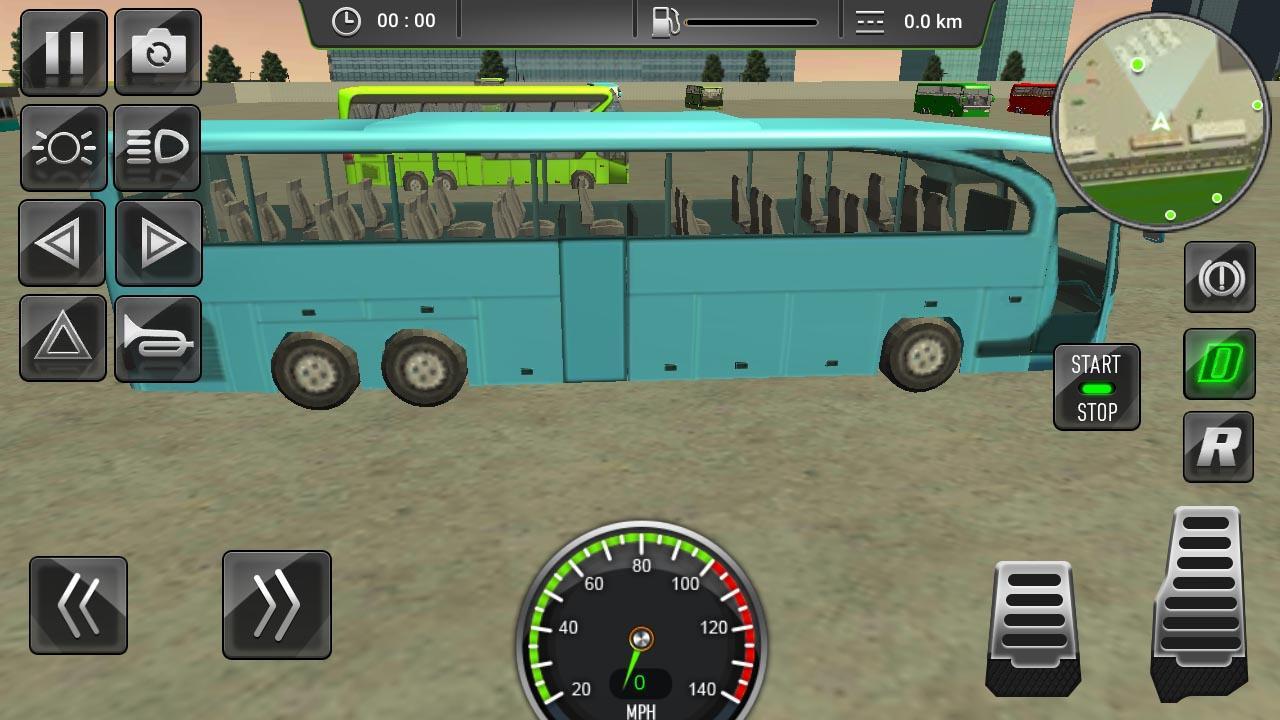Activate the right turn indicator
This screenshot has width=1280, height=720.
tap(159, 243)
